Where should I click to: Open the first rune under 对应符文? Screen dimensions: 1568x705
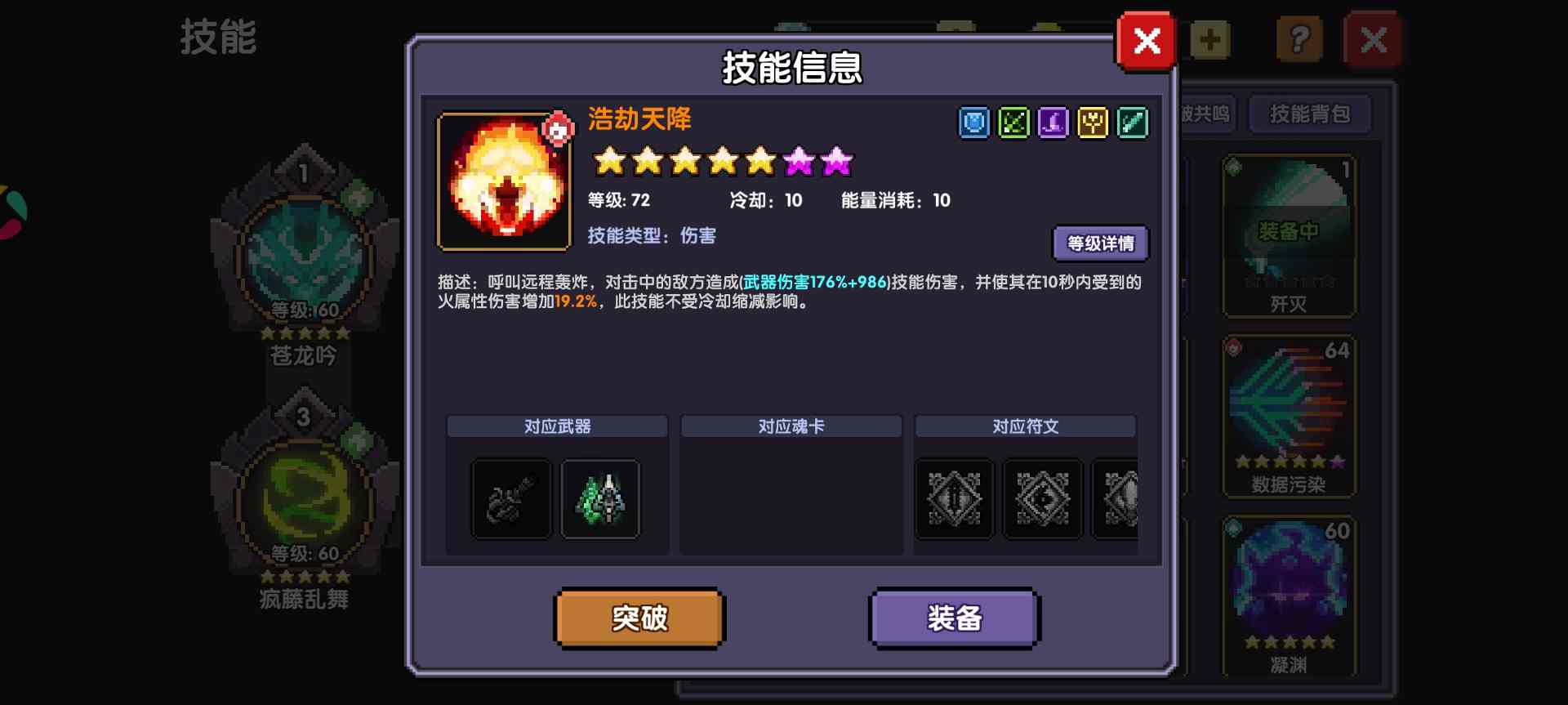(x=954, y=499)
